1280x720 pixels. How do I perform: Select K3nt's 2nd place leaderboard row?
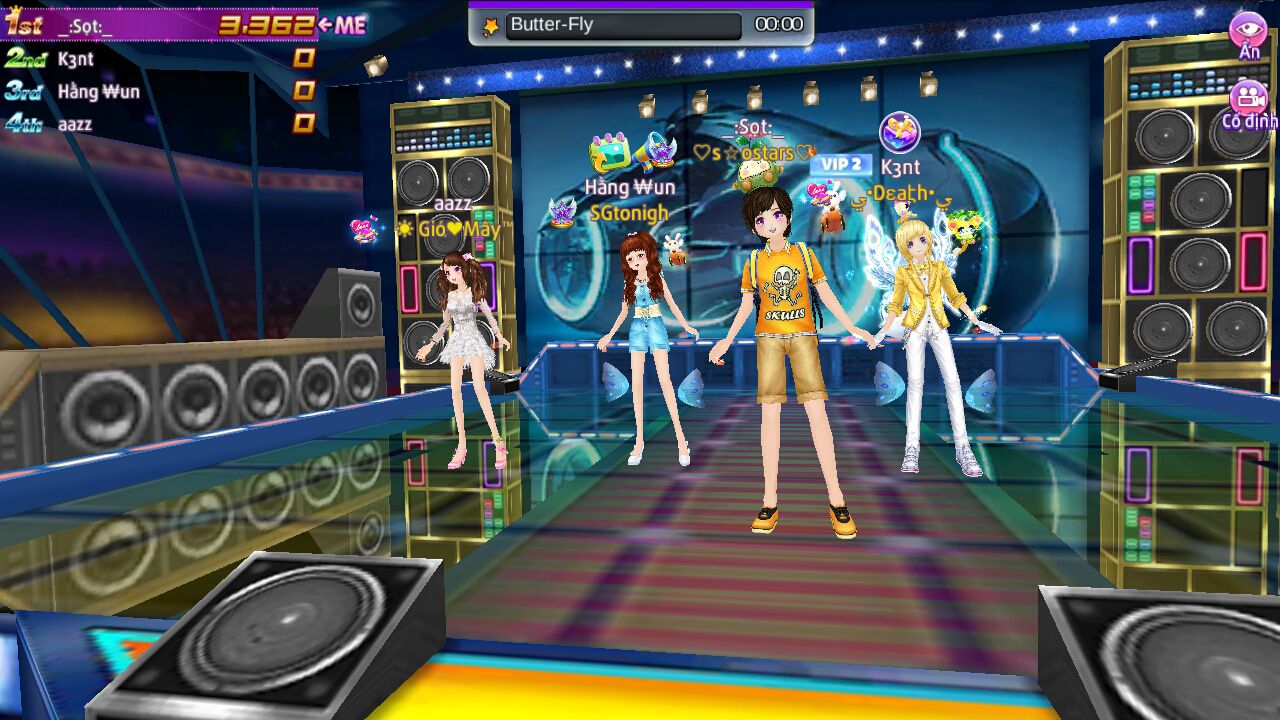pos(160,59)
